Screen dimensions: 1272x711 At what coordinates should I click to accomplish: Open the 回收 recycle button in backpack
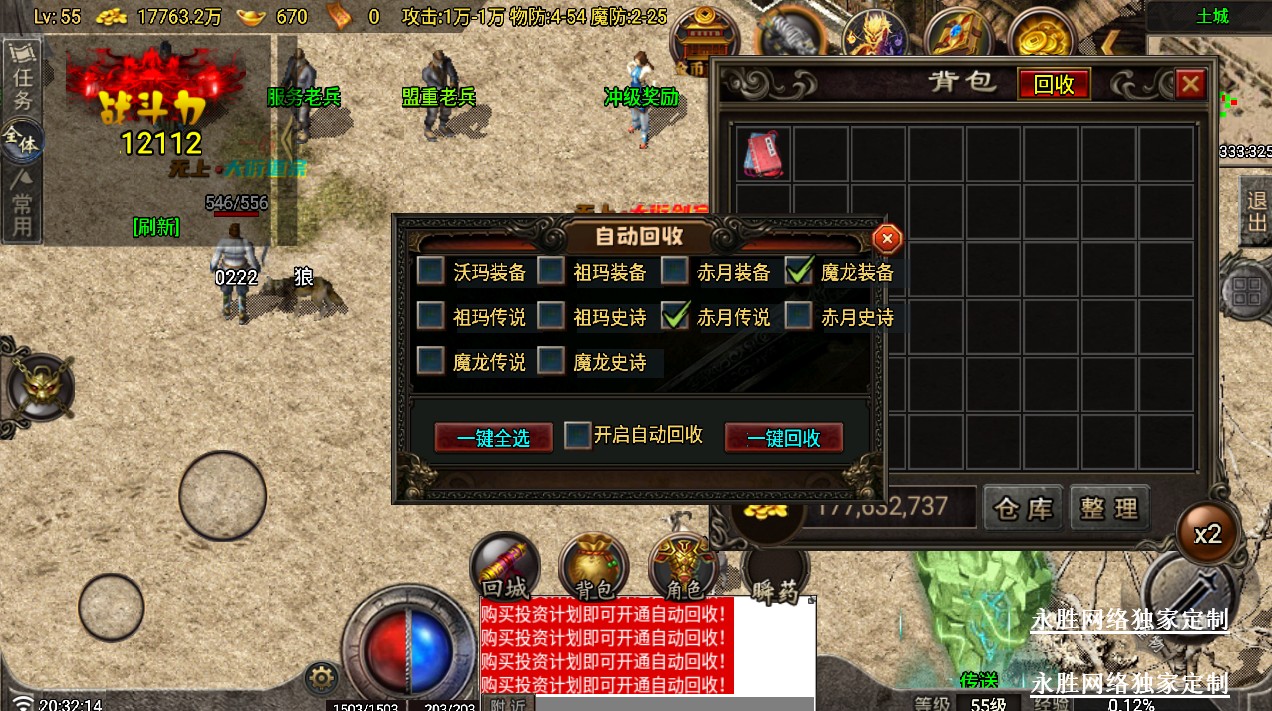(1053, 84)
